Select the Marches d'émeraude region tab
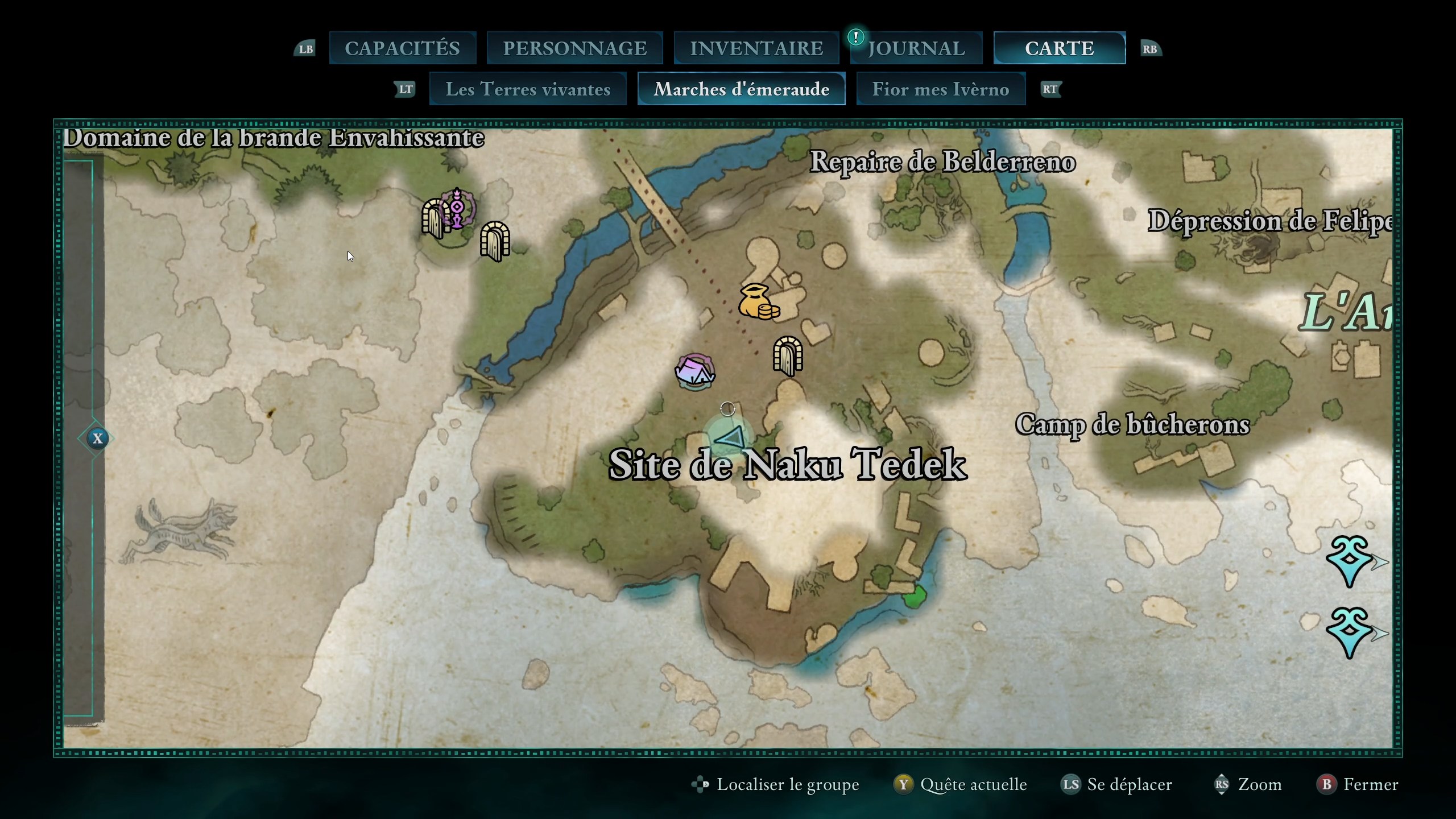 (x=741, y=89)
